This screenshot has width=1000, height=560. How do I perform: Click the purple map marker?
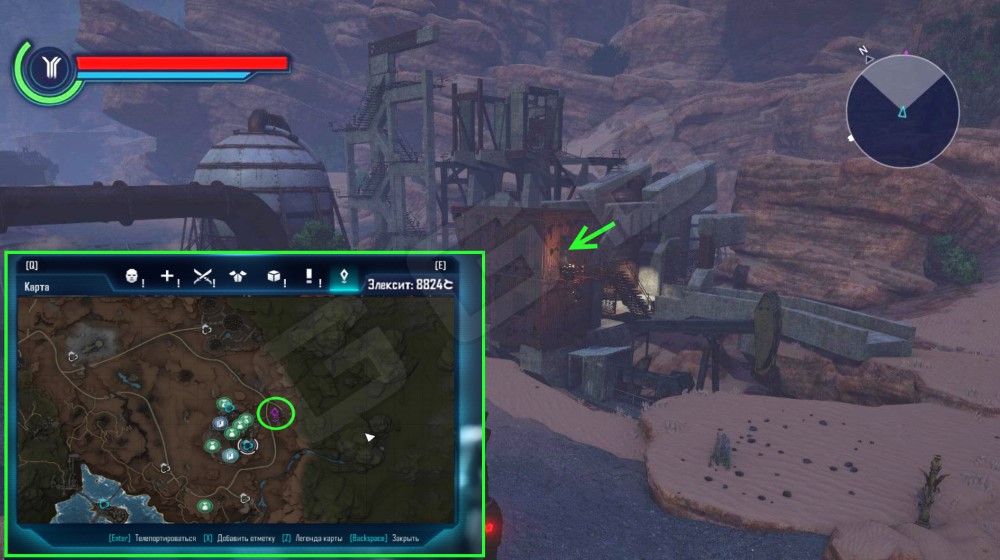click(275, 411)
